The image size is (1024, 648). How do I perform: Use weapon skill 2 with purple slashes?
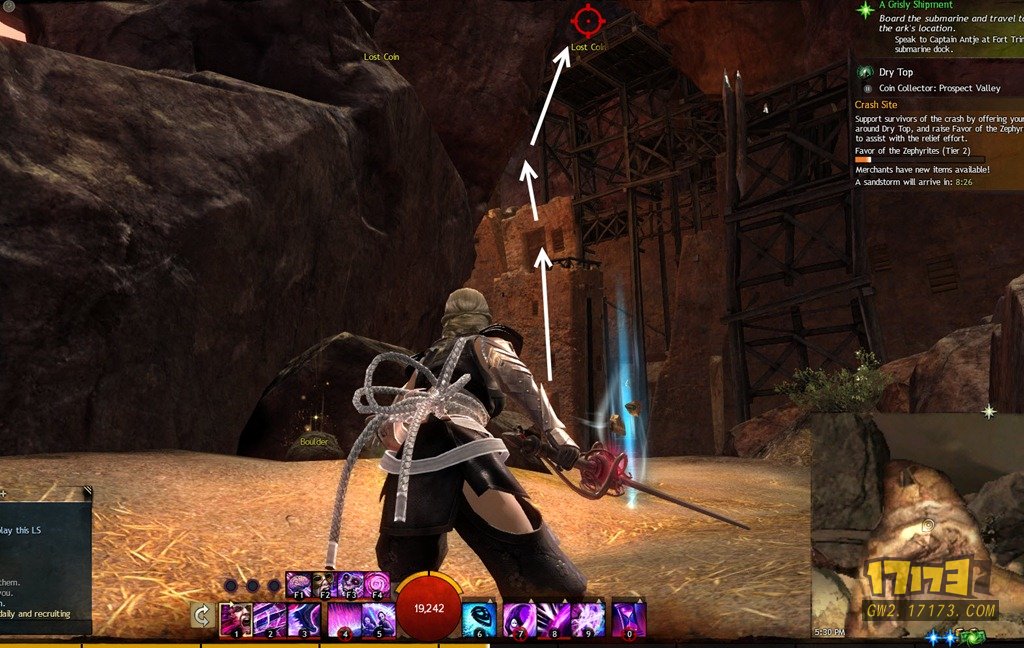tap(270, 619)
